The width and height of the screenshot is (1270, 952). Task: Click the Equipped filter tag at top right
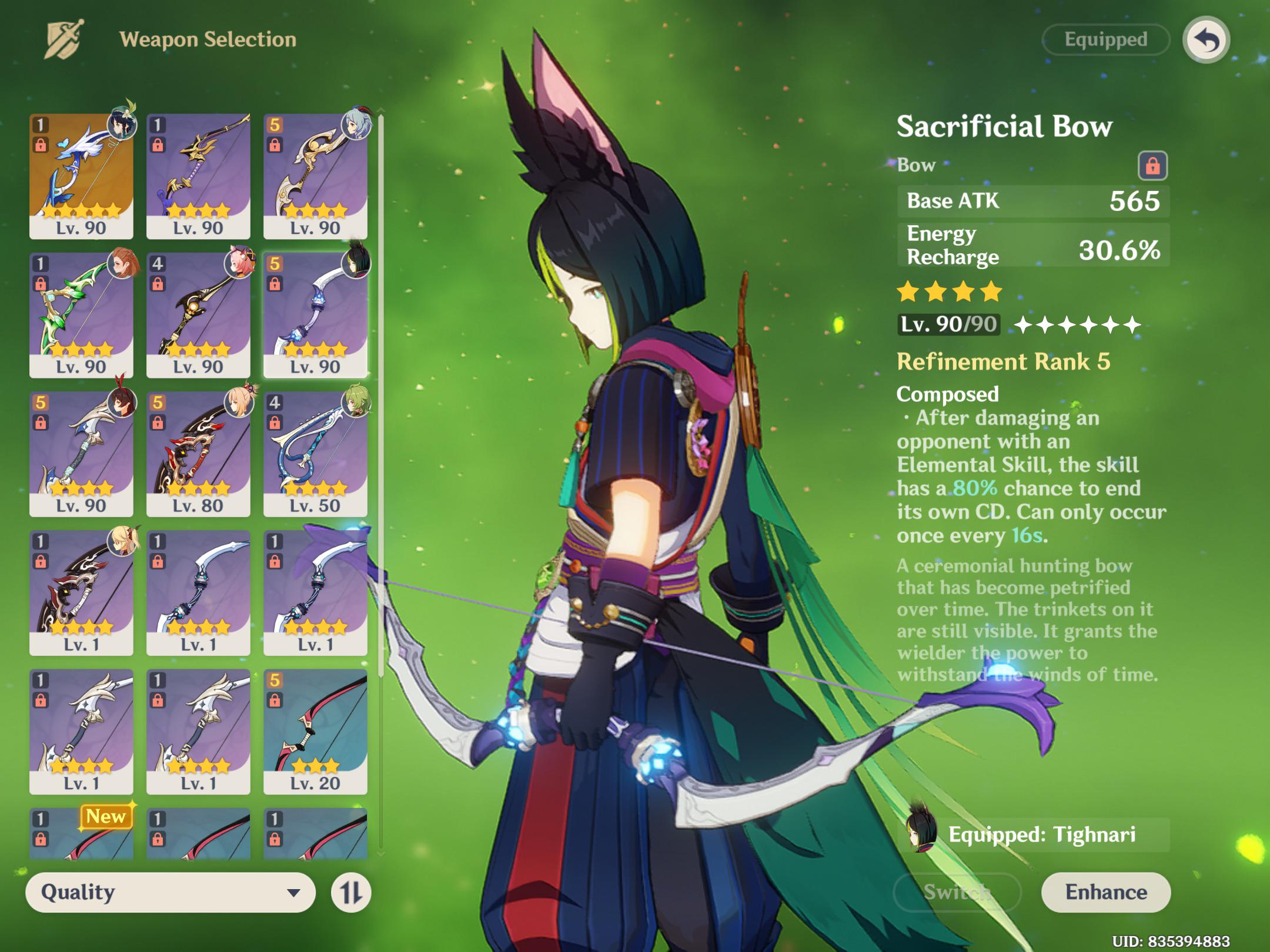point(1104,40)
